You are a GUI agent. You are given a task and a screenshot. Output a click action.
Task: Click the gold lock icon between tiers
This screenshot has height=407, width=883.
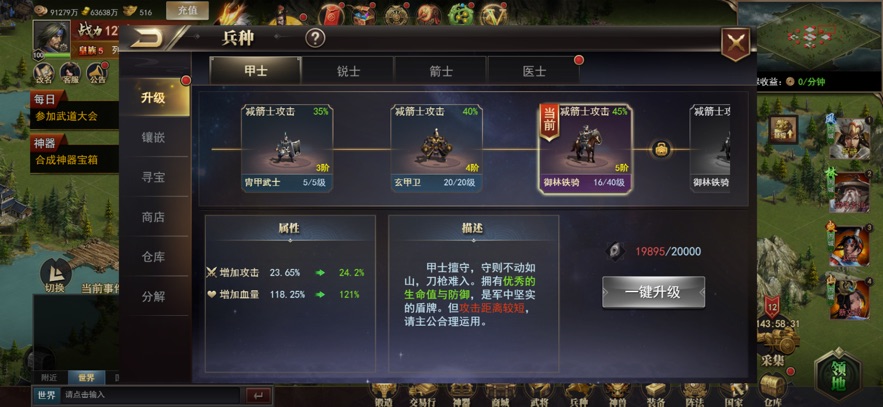tap(661, 149)
